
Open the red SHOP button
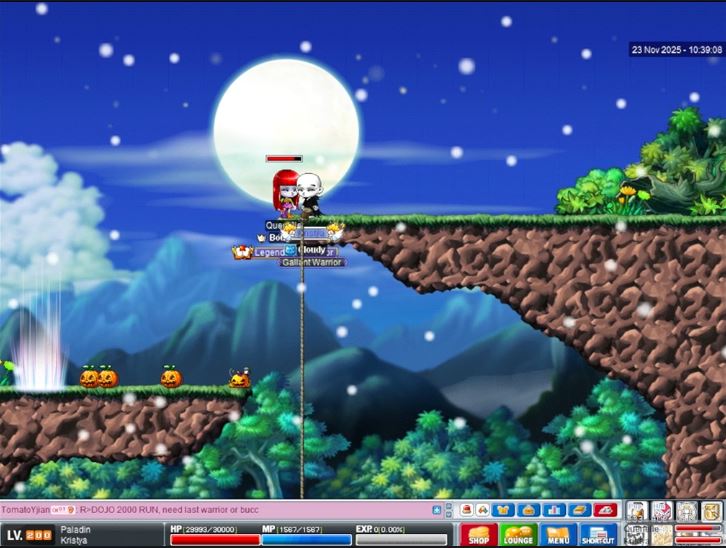(478, 535)
